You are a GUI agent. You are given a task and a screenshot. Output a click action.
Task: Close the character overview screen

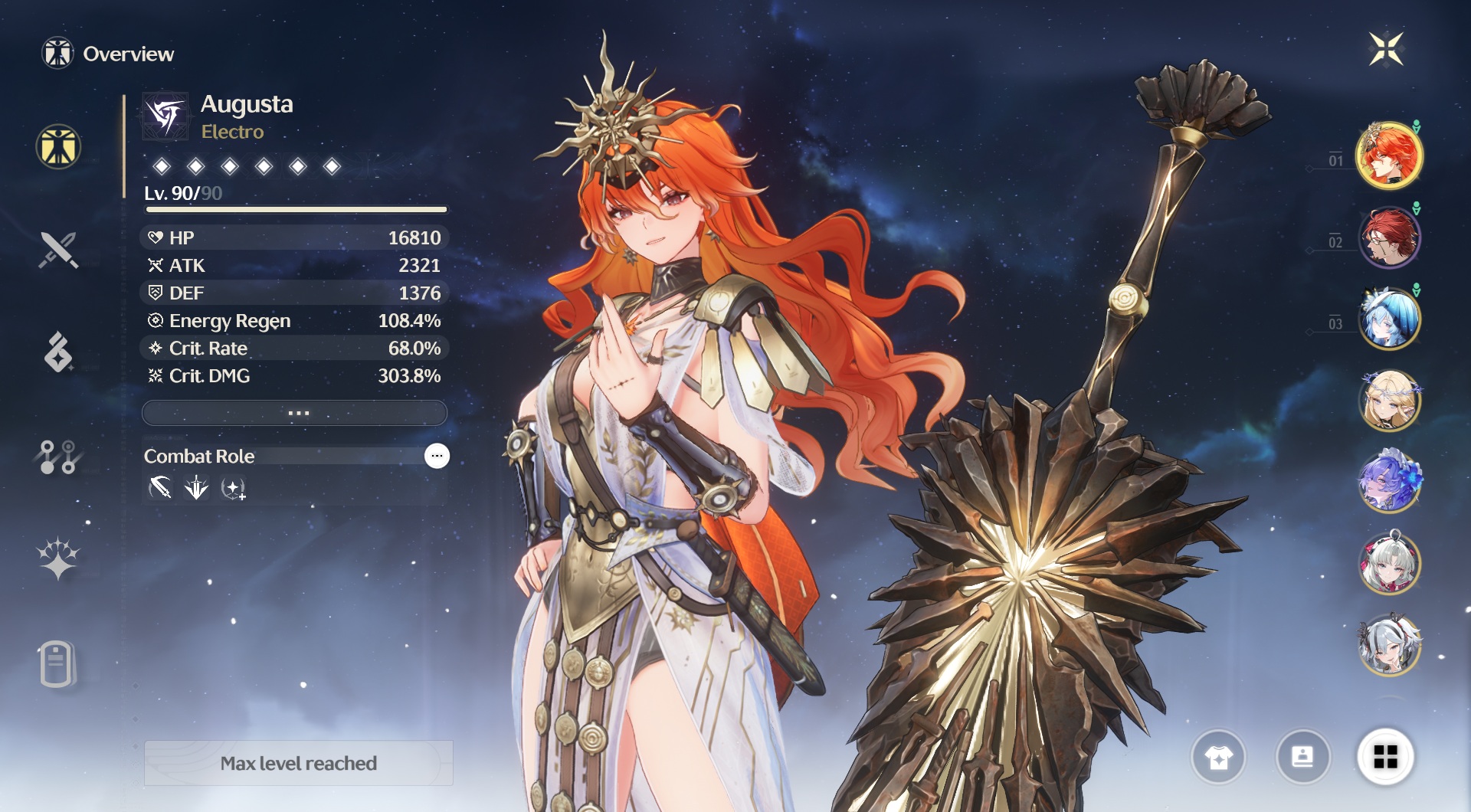point(1386,50)
